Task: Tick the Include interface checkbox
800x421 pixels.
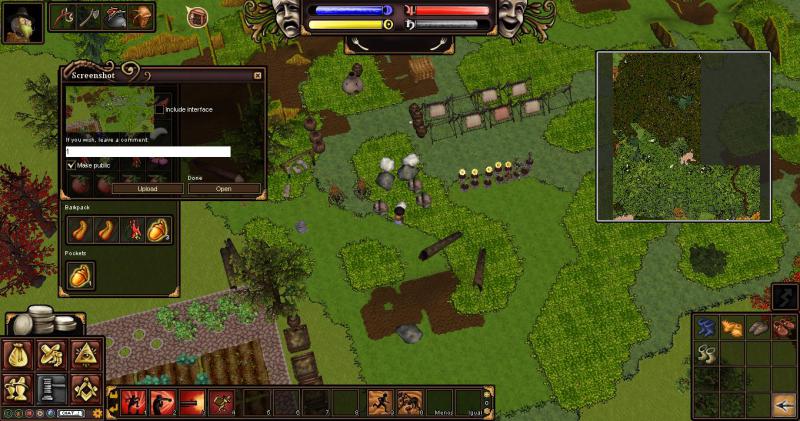Action: [159, 109]
